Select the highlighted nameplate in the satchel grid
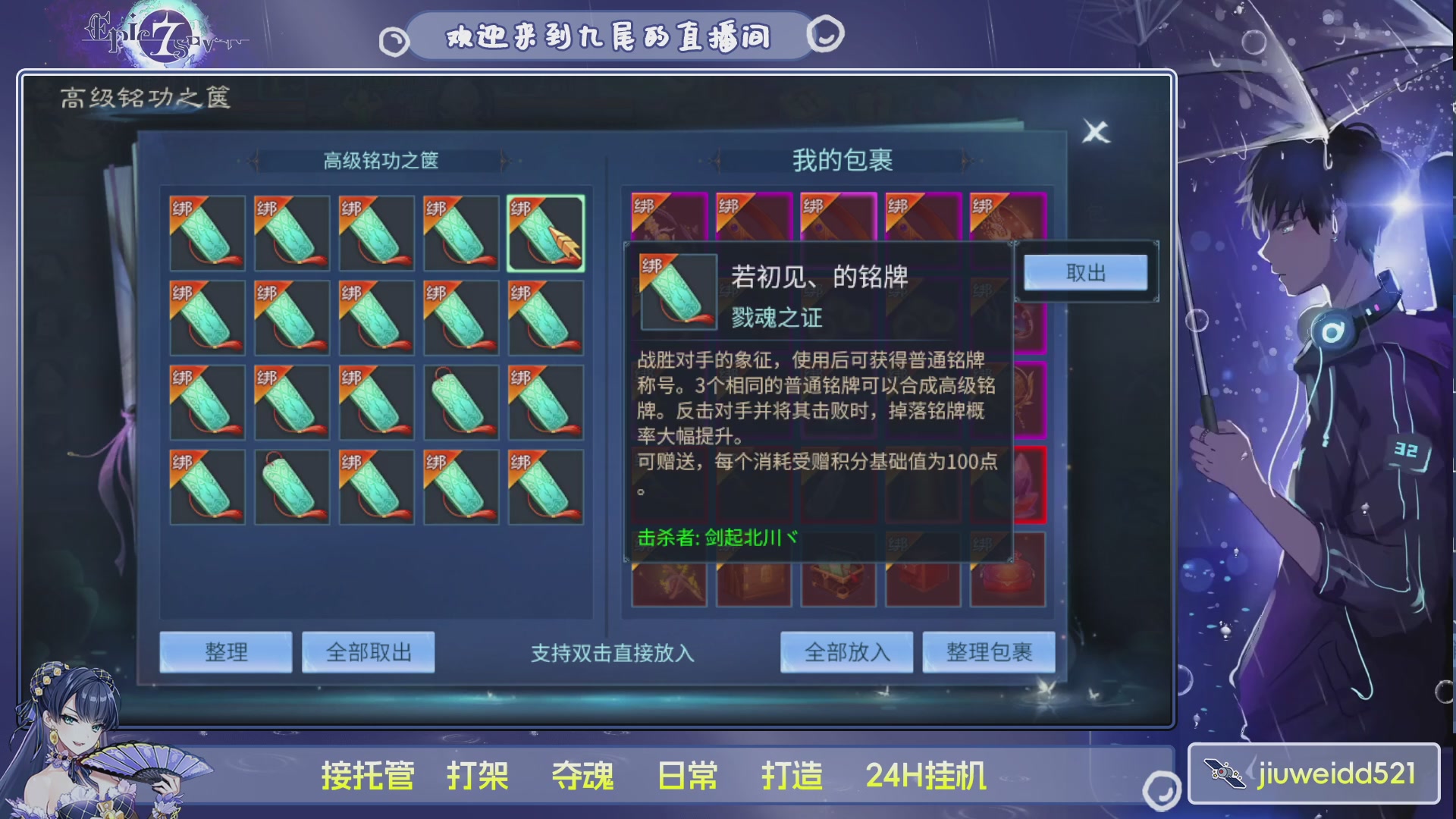 [x=545, y=233]
